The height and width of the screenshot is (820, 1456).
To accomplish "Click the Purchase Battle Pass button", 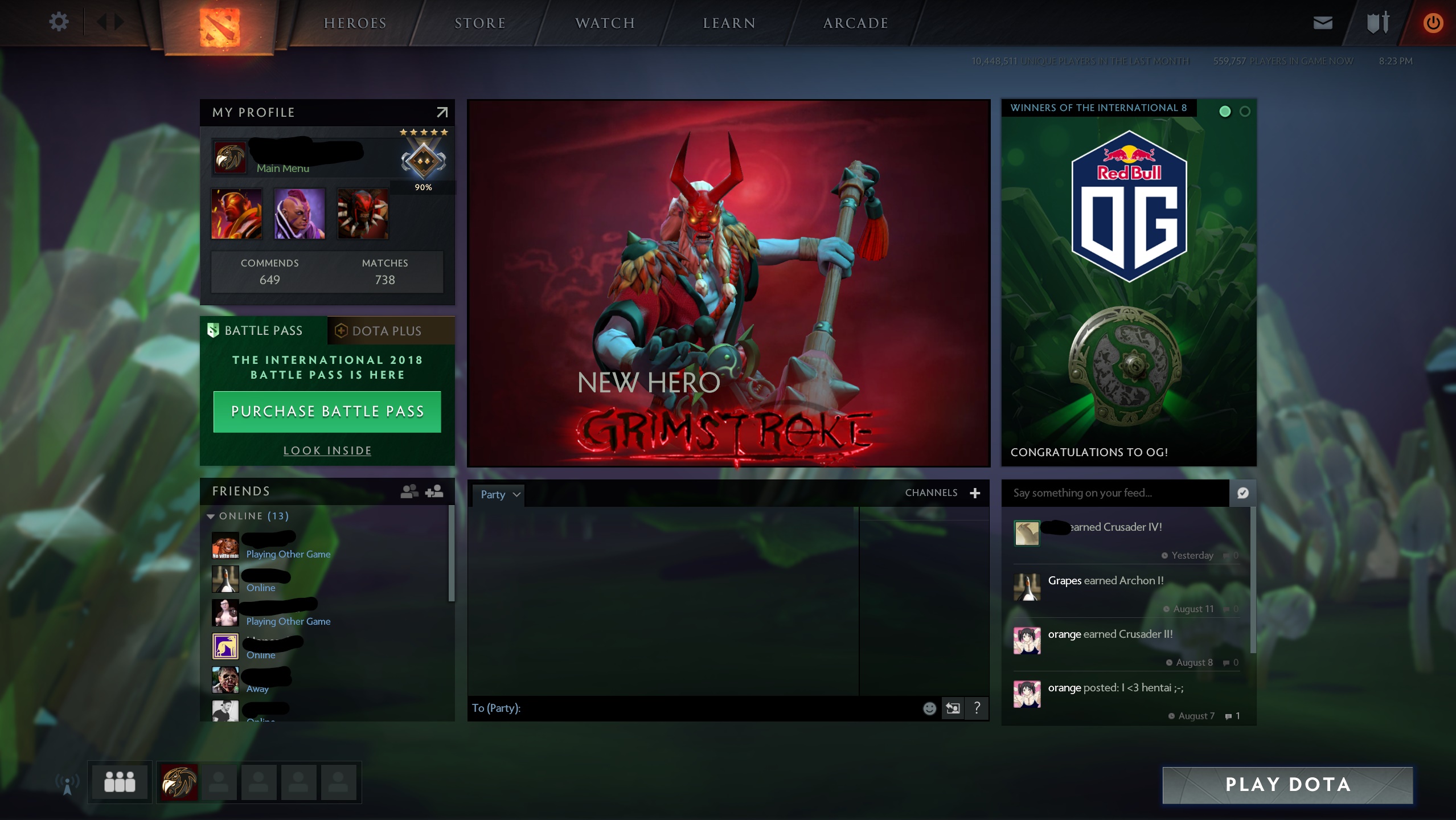I will [x=327, y=411].
